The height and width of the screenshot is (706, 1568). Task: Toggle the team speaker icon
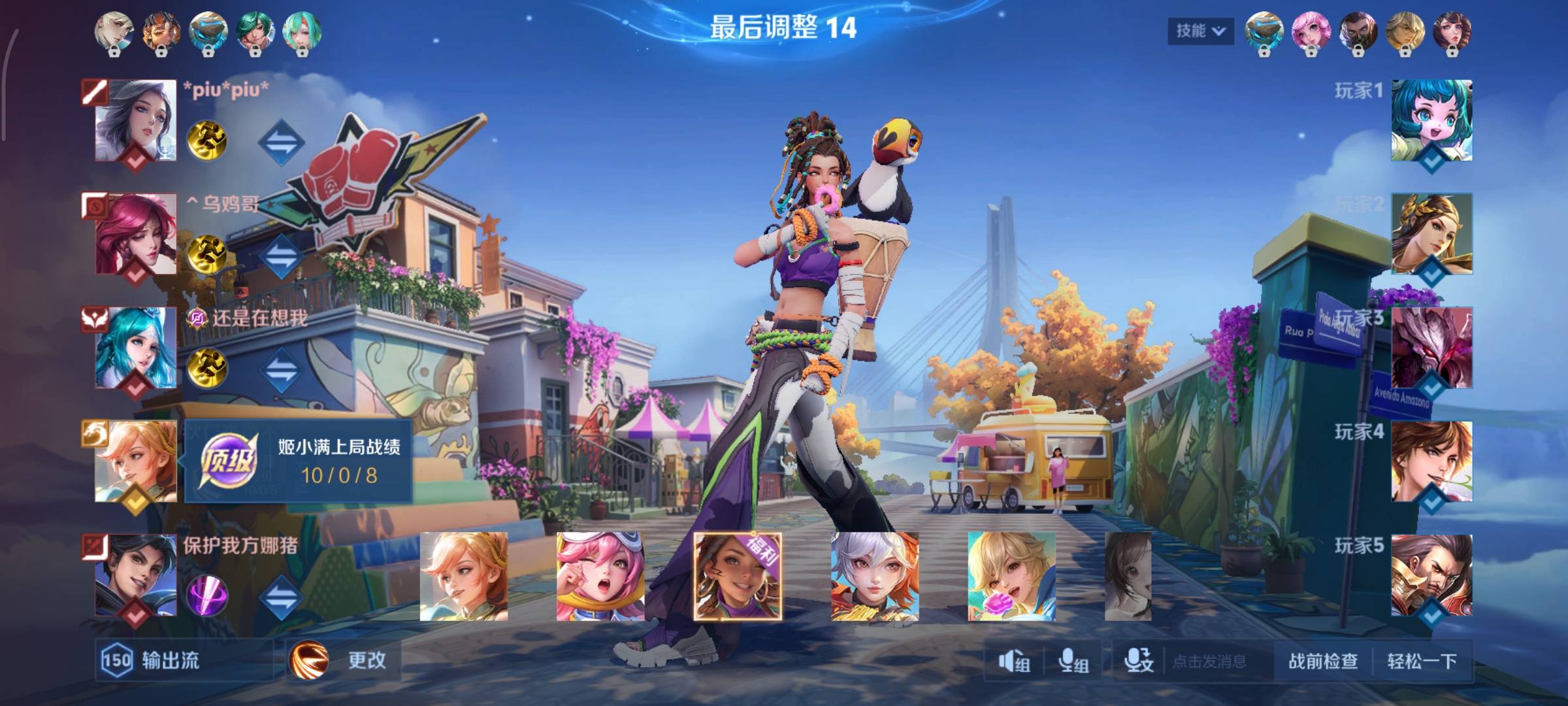[1014, 662]
